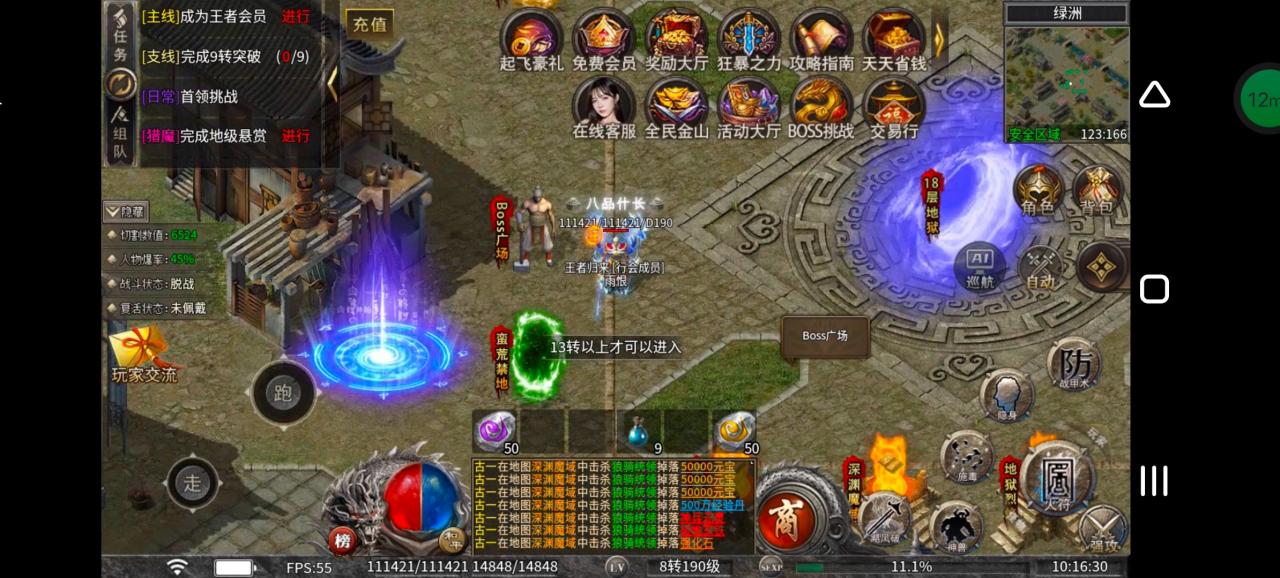Open the 角色 character sheet

click(1038, 190)
